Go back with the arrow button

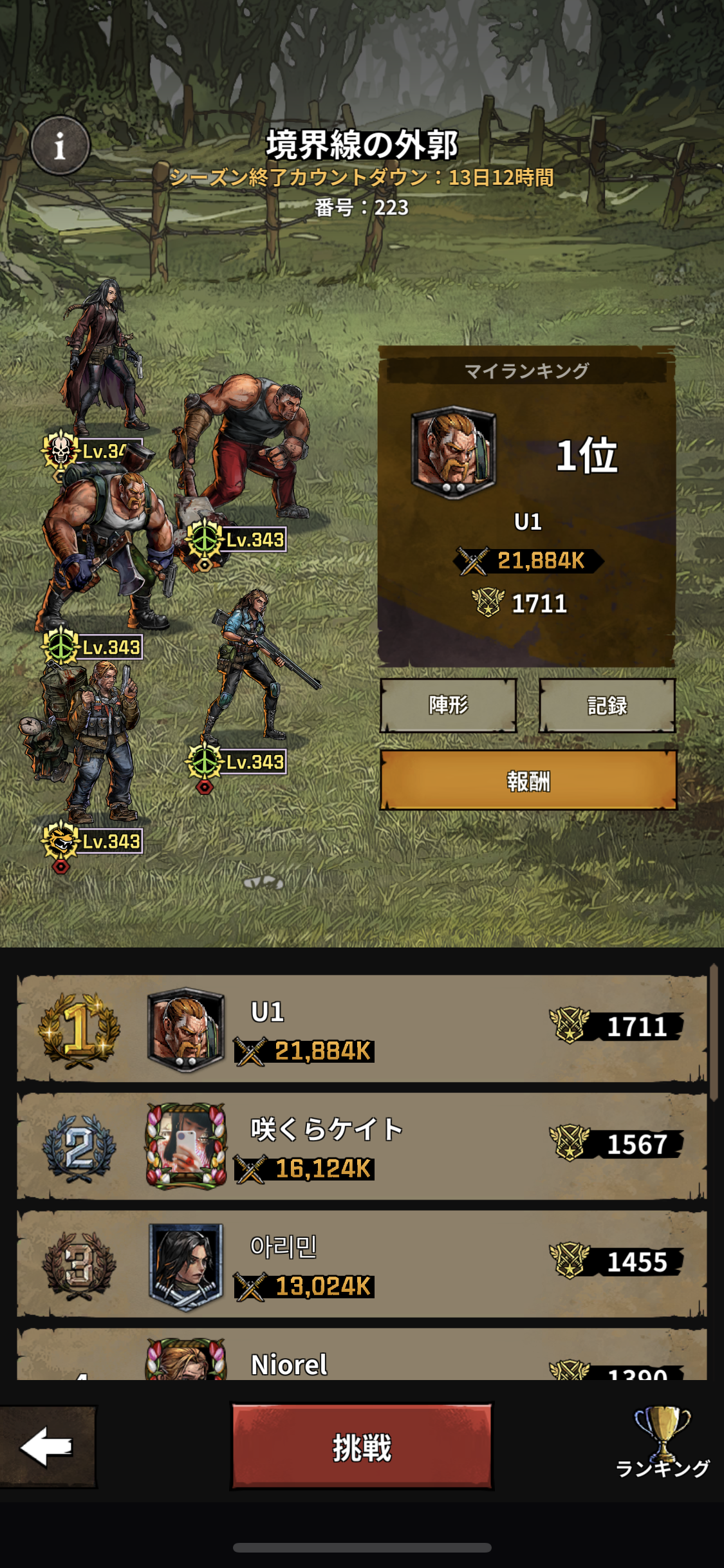point(47,1446)
